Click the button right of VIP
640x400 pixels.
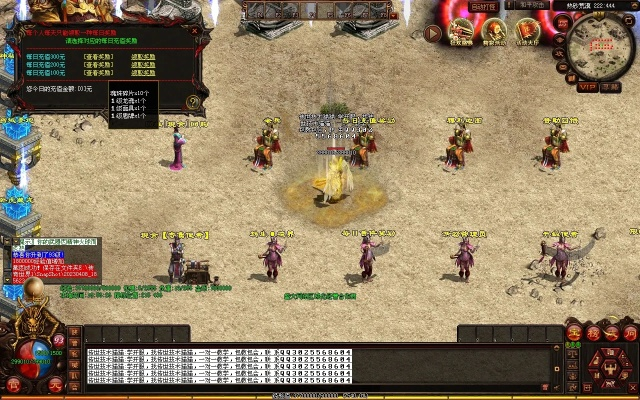[607, 87]
